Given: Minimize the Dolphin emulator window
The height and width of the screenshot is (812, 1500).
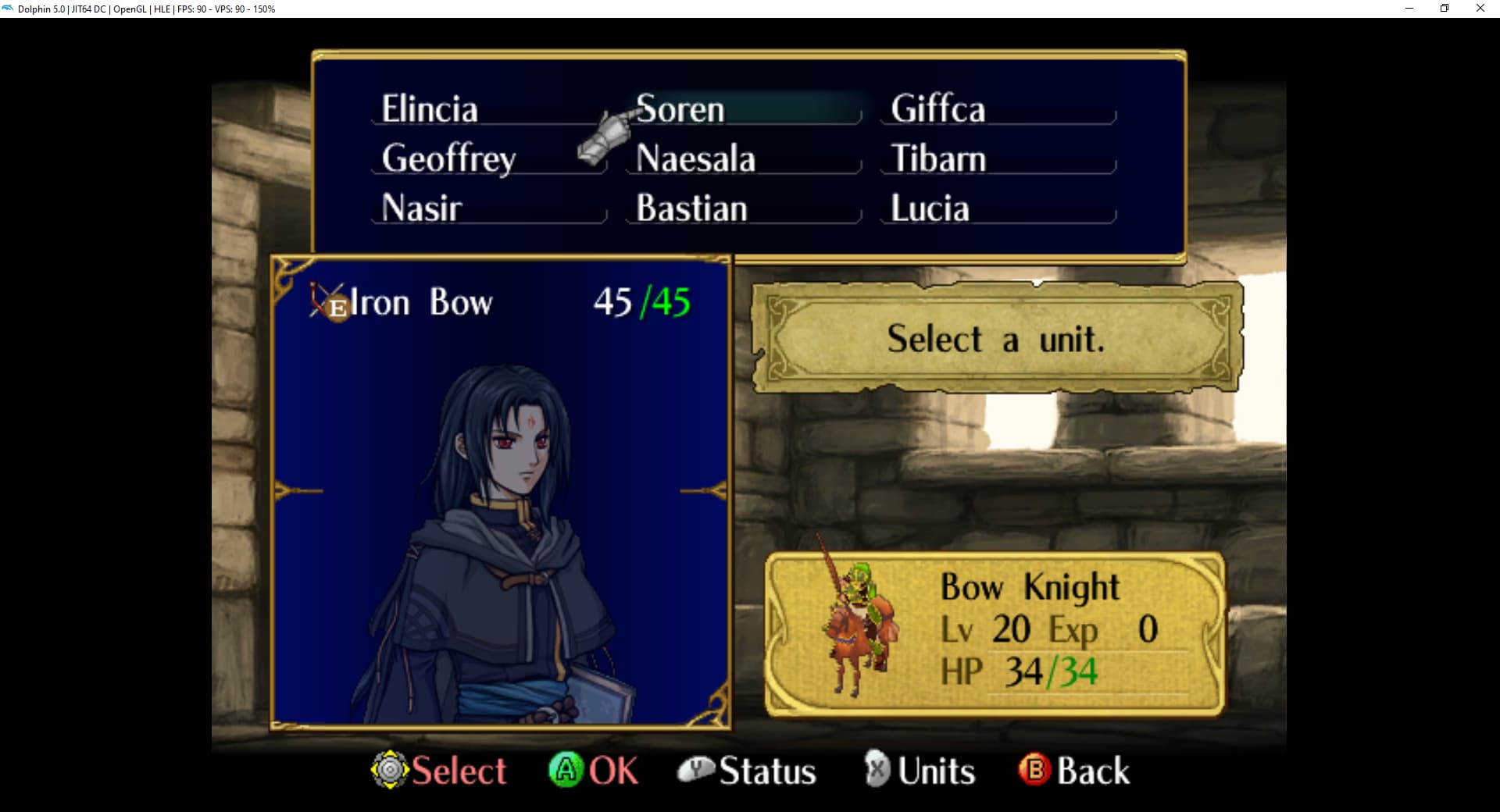Looking at the screenshot, I should point(1409,9).
